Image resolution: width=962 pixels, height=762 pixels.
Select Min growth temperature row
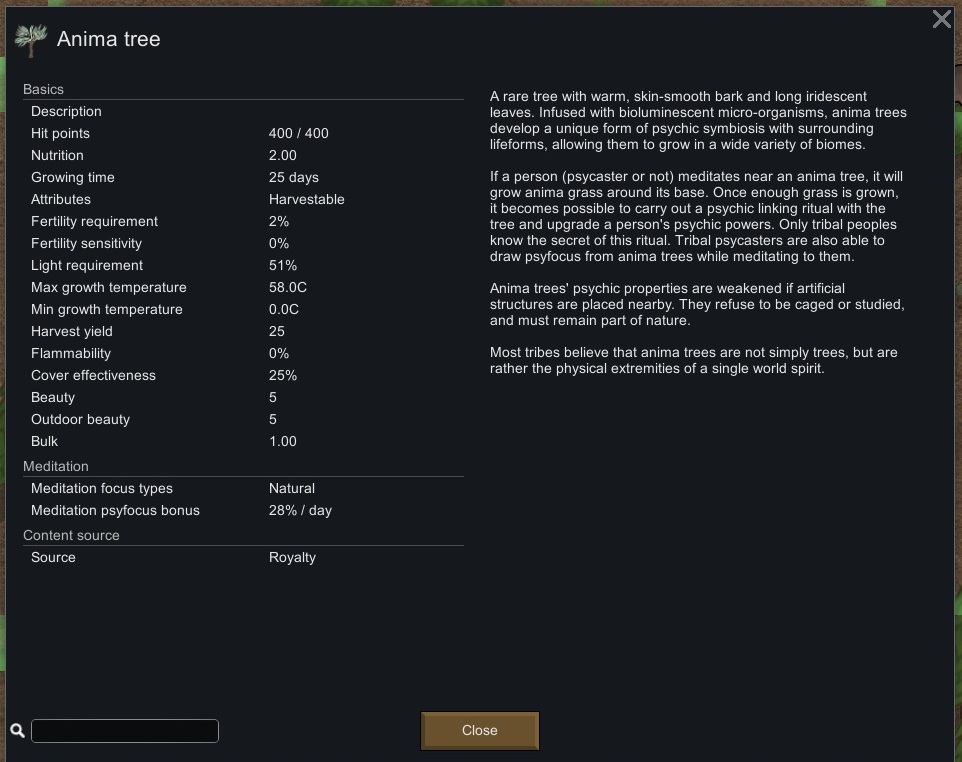[x=243, y=309]
